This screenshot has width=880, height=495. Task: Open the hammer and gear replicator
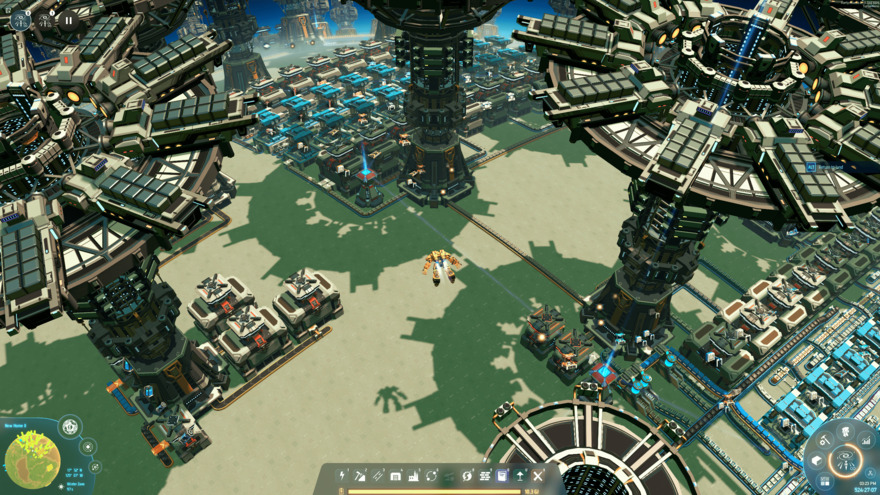point(825,440)
